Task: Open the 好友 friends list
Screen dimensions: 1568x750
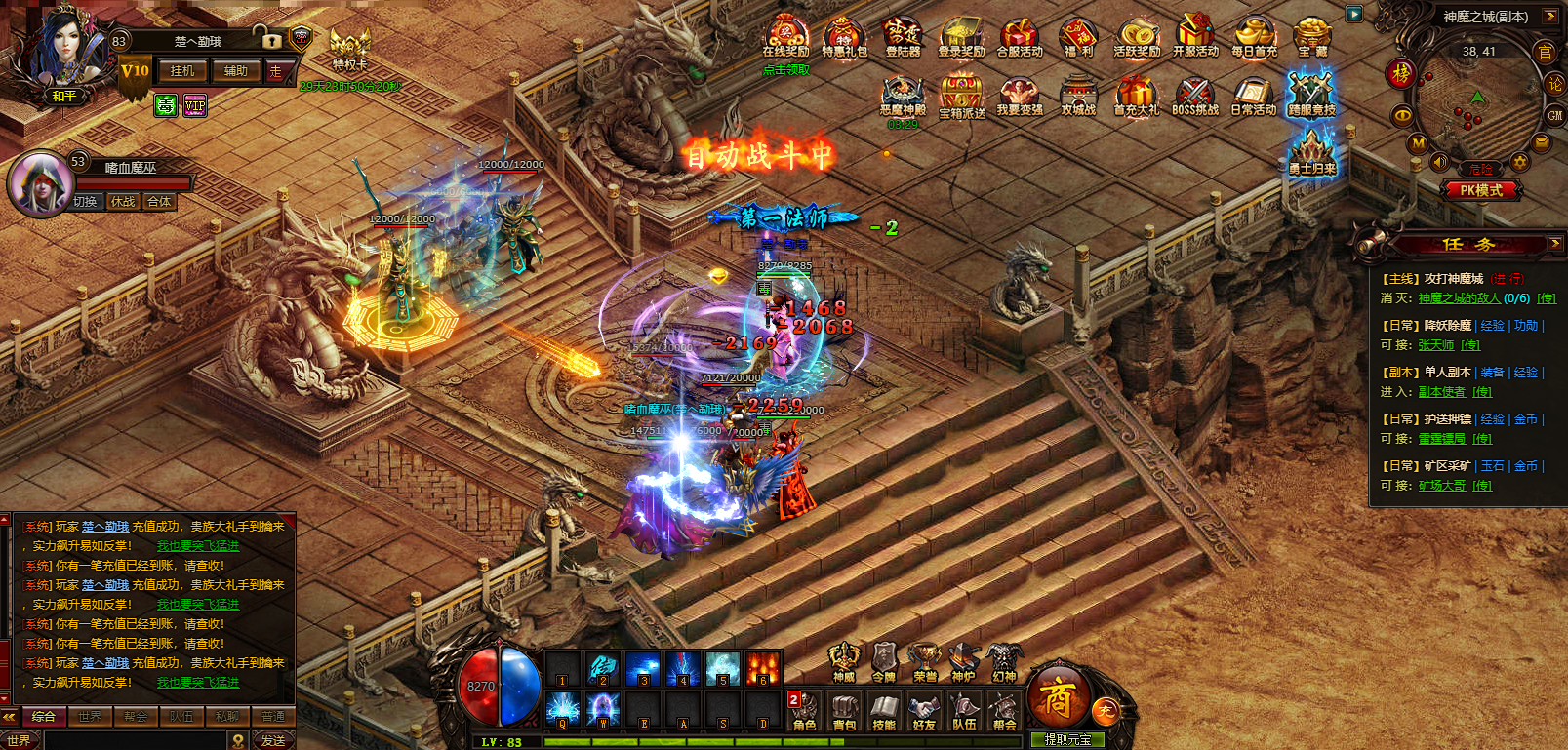Action: (924, 711)
